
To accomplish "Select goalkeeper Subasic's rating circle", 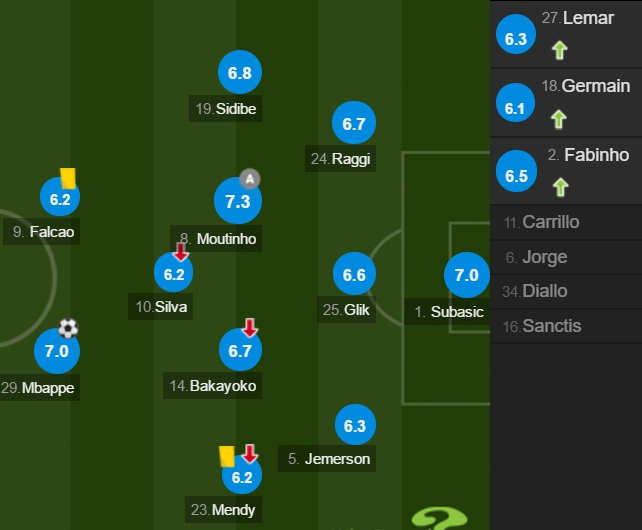I will pos(467,275).
